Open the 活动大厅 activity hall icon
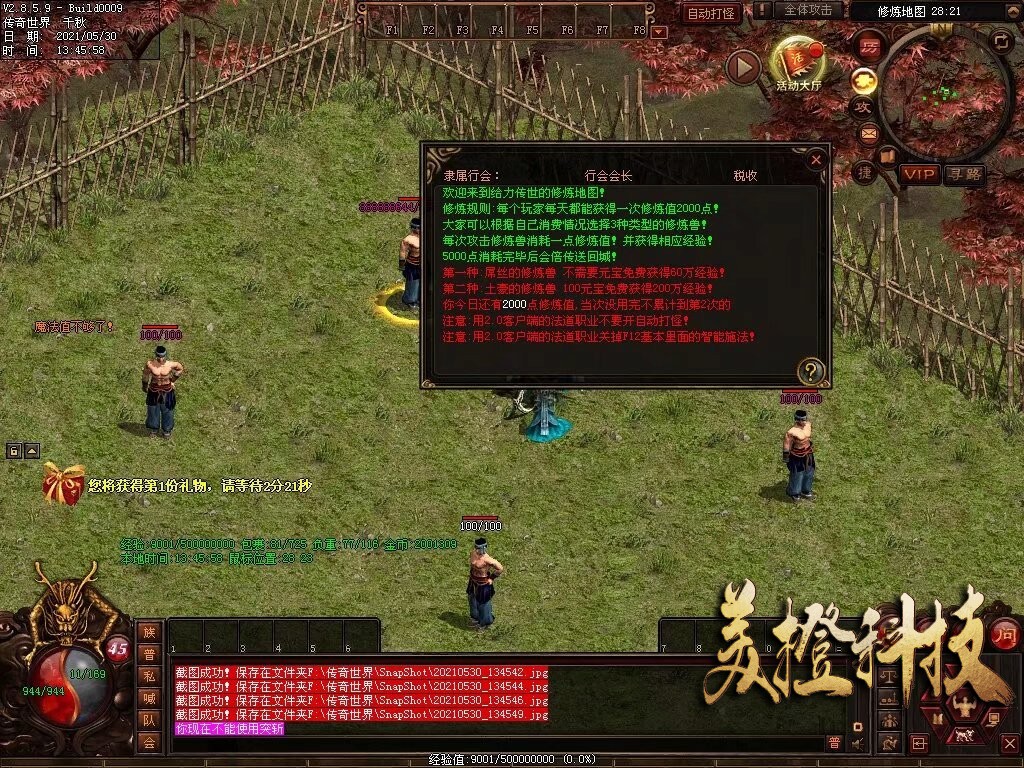Viewport: 1024px width, 768px height. pos(798,62)
